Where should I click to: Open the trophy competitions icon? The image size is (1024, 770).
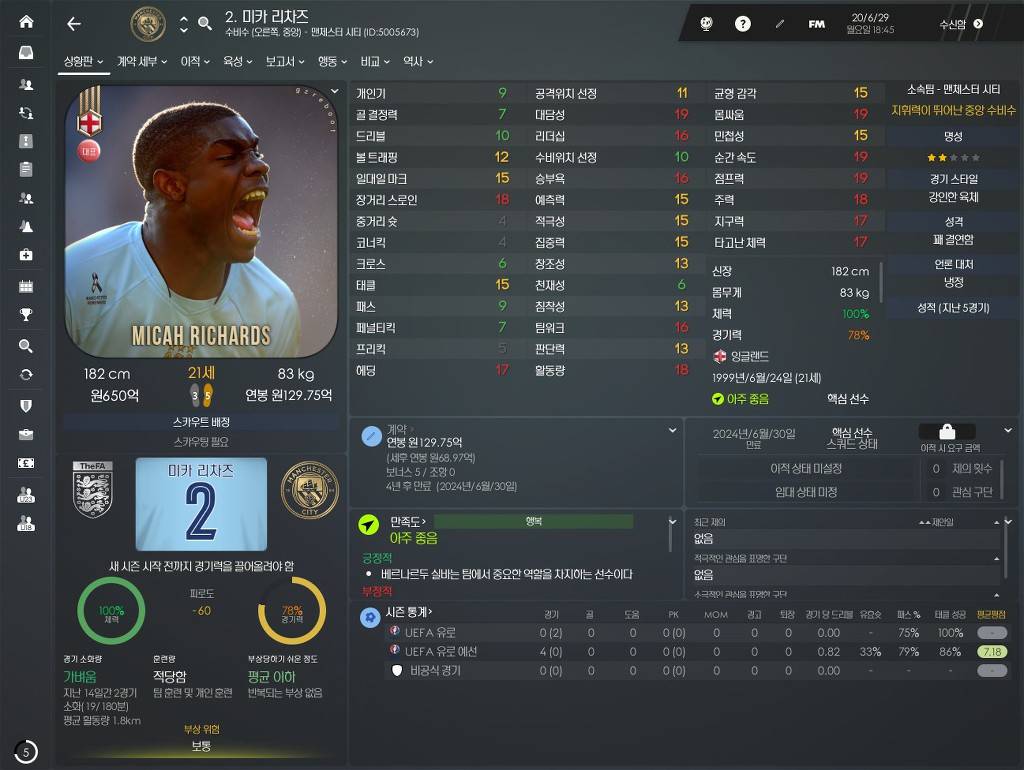tap(26, 315)
